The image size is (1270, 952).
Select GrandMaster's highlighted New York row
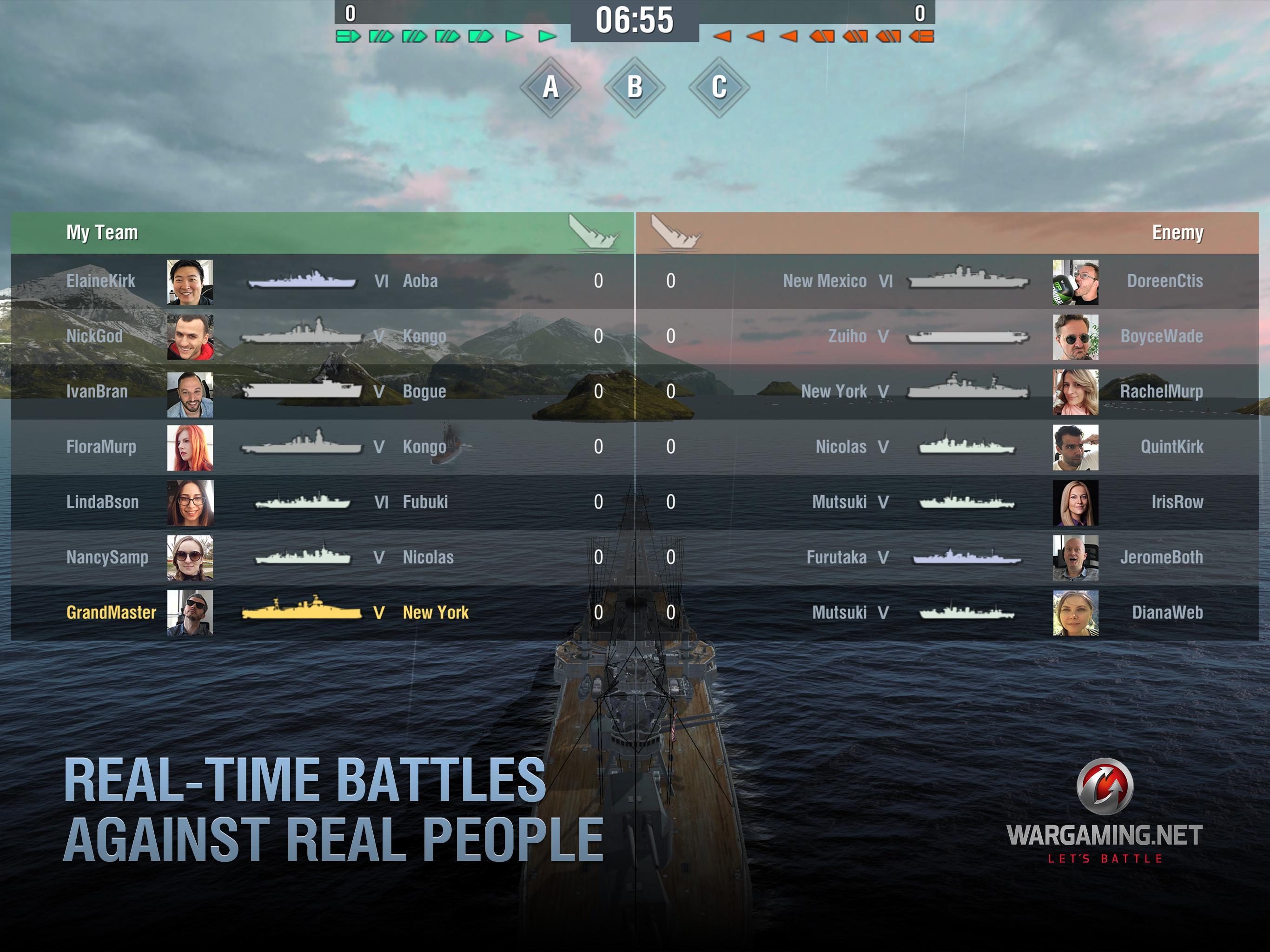coord(316,613)
